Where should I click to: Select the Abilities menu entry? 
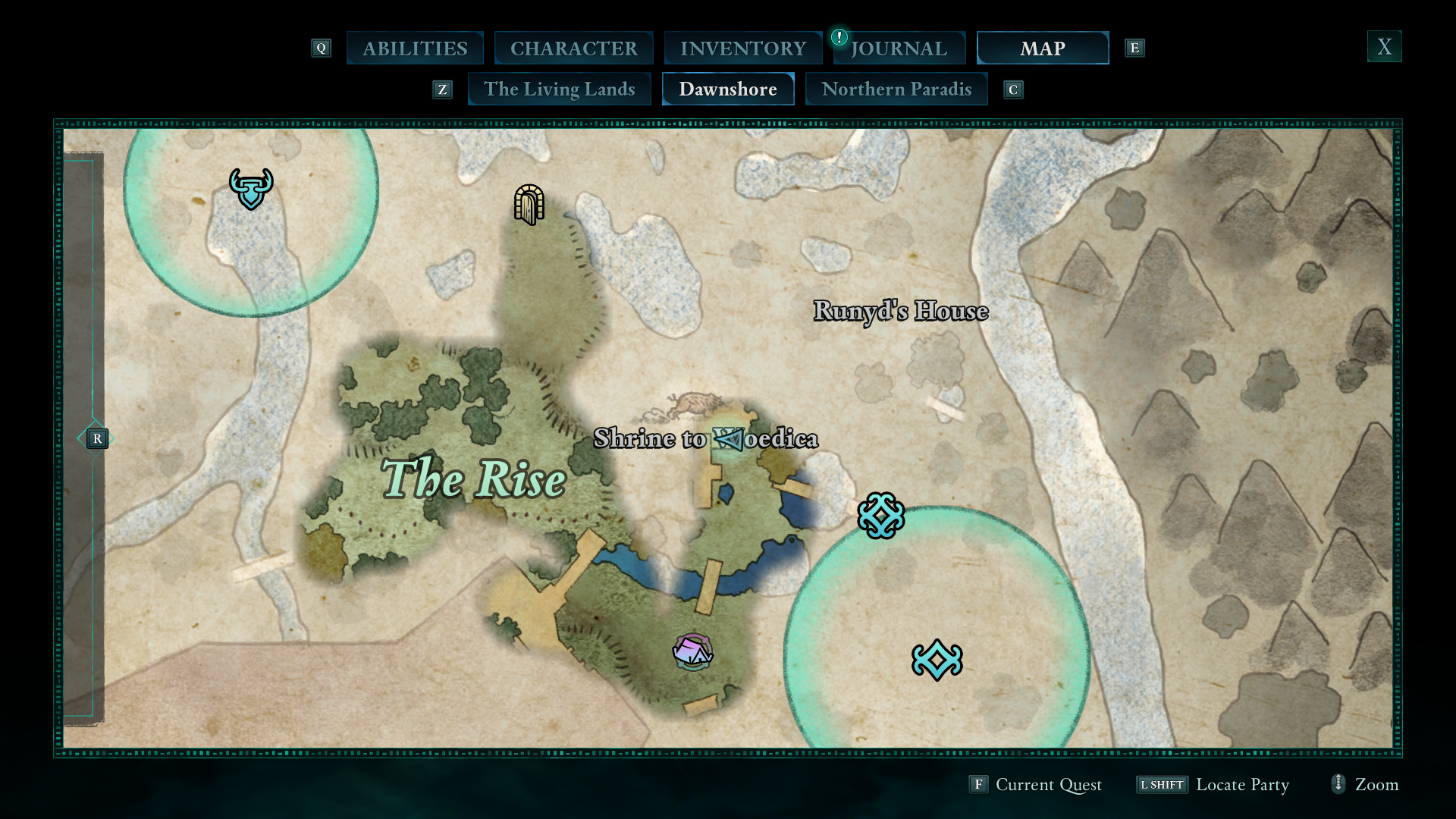tap(415, 48)
